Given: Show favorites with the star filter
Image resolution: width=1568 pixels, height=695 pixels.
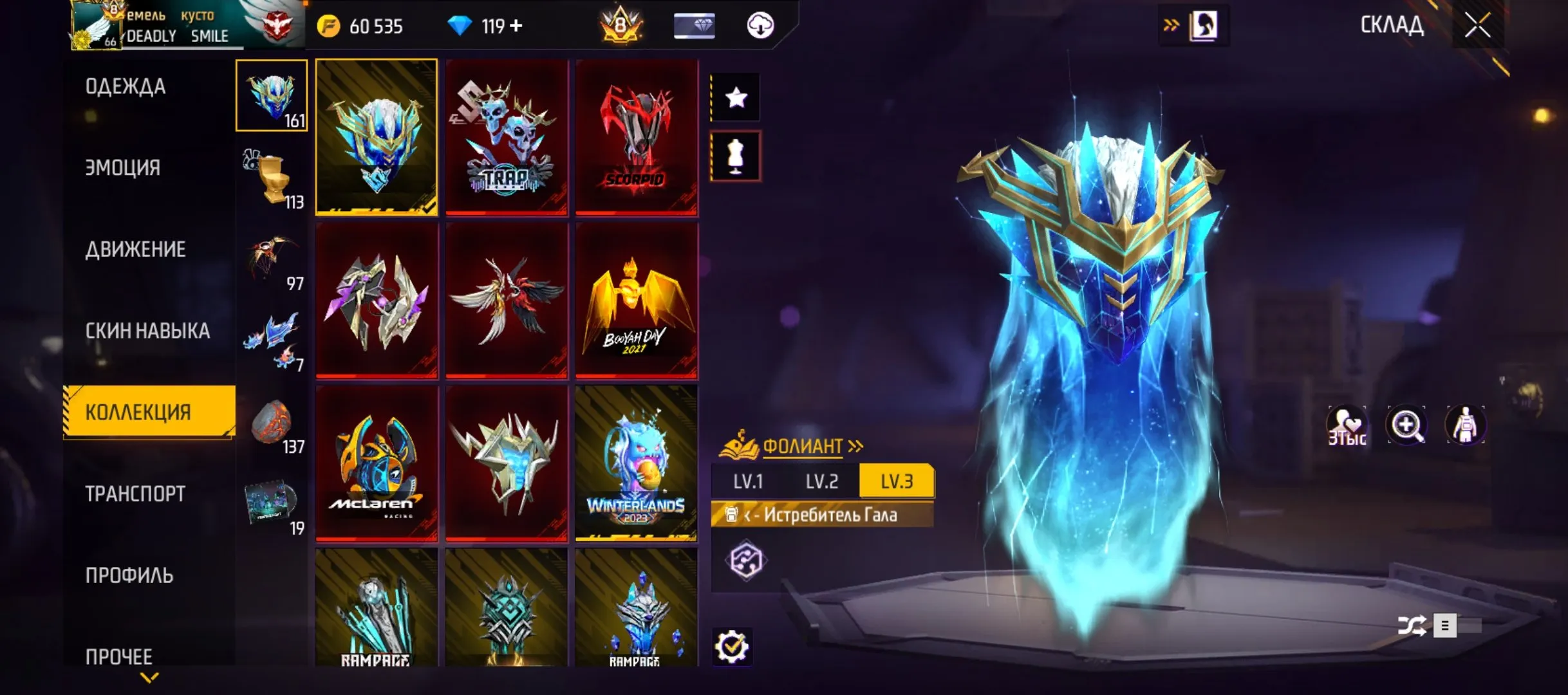Looking at the screenshot, I should click(736, 98).
